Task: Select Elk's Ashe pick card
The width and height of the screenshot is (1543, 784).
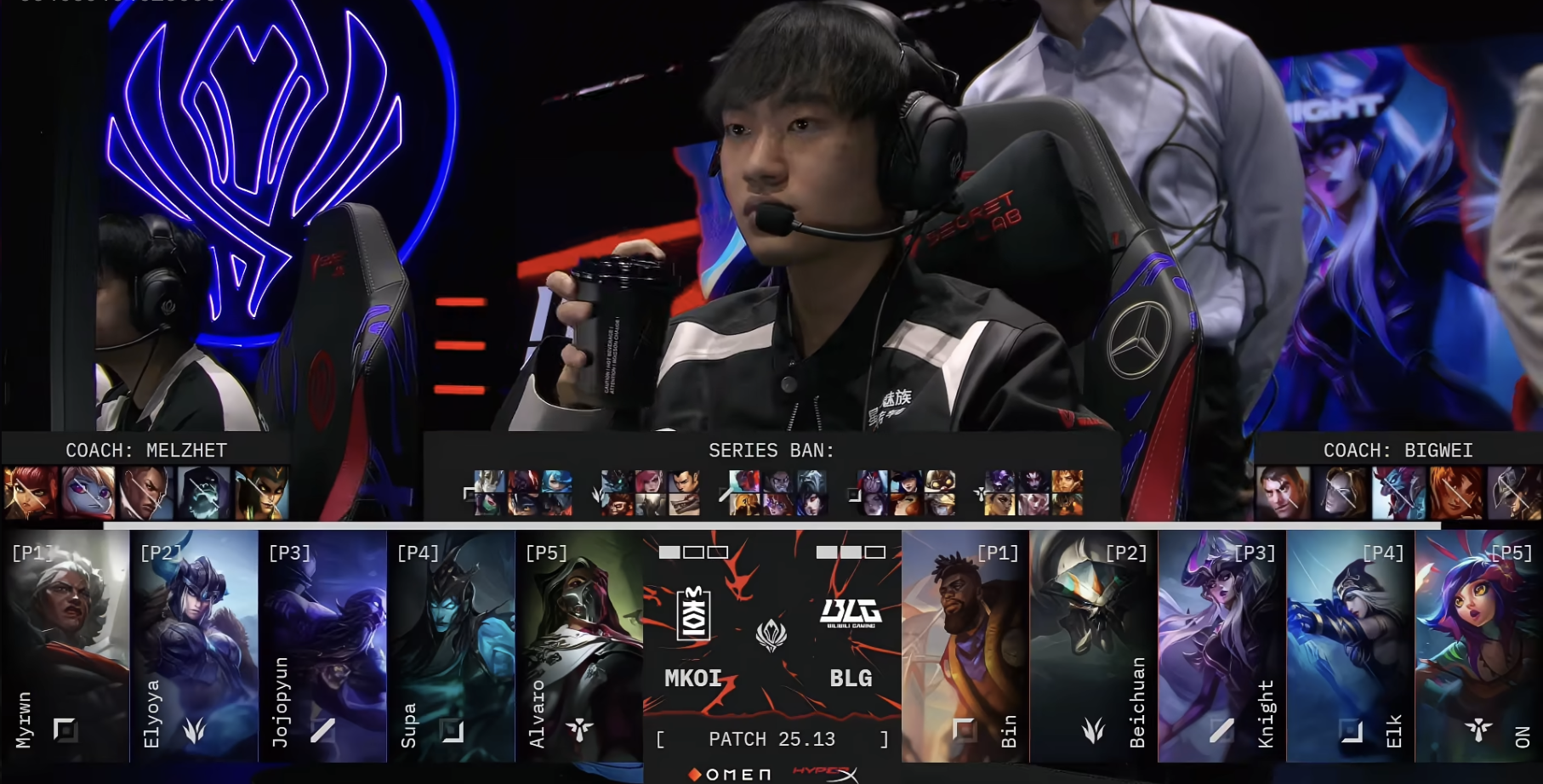Action: 1351,646
